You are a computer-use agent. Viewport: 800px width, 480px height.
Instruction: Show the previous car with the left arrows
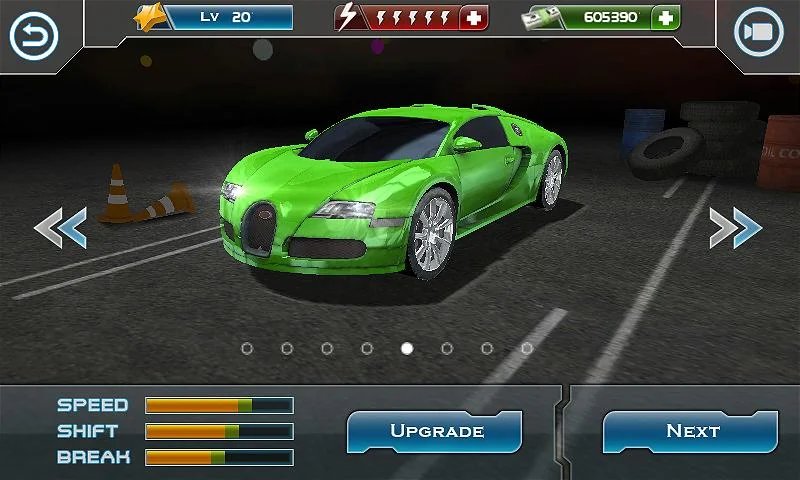[60, 228]
